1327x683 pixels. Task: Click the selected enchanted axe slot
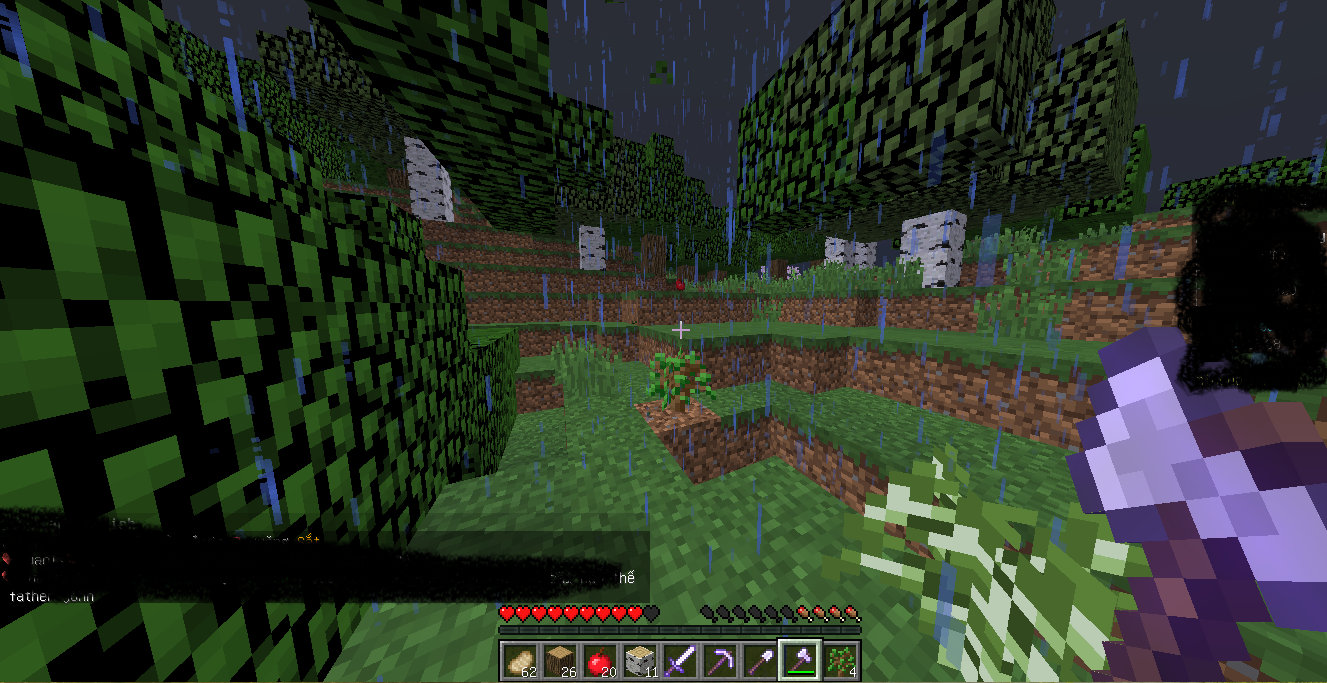tap(800, 660)
